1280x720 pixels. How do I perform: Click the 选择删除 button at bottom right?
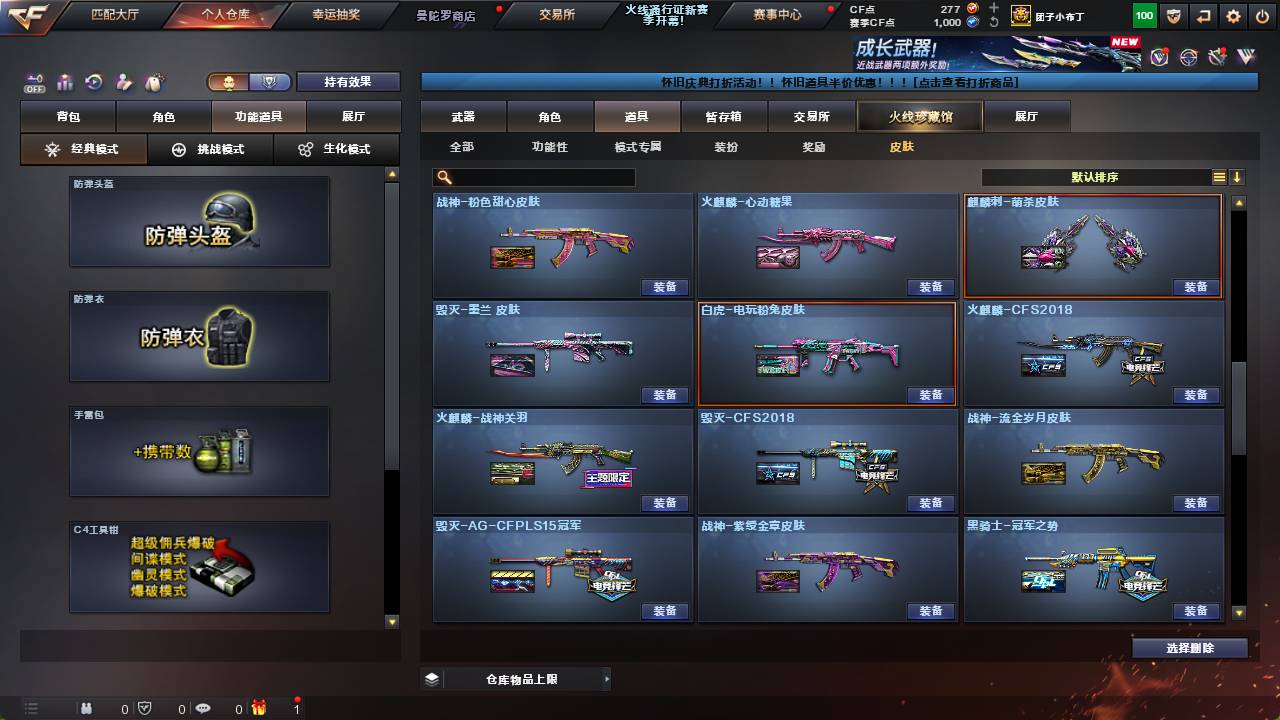1189,647
